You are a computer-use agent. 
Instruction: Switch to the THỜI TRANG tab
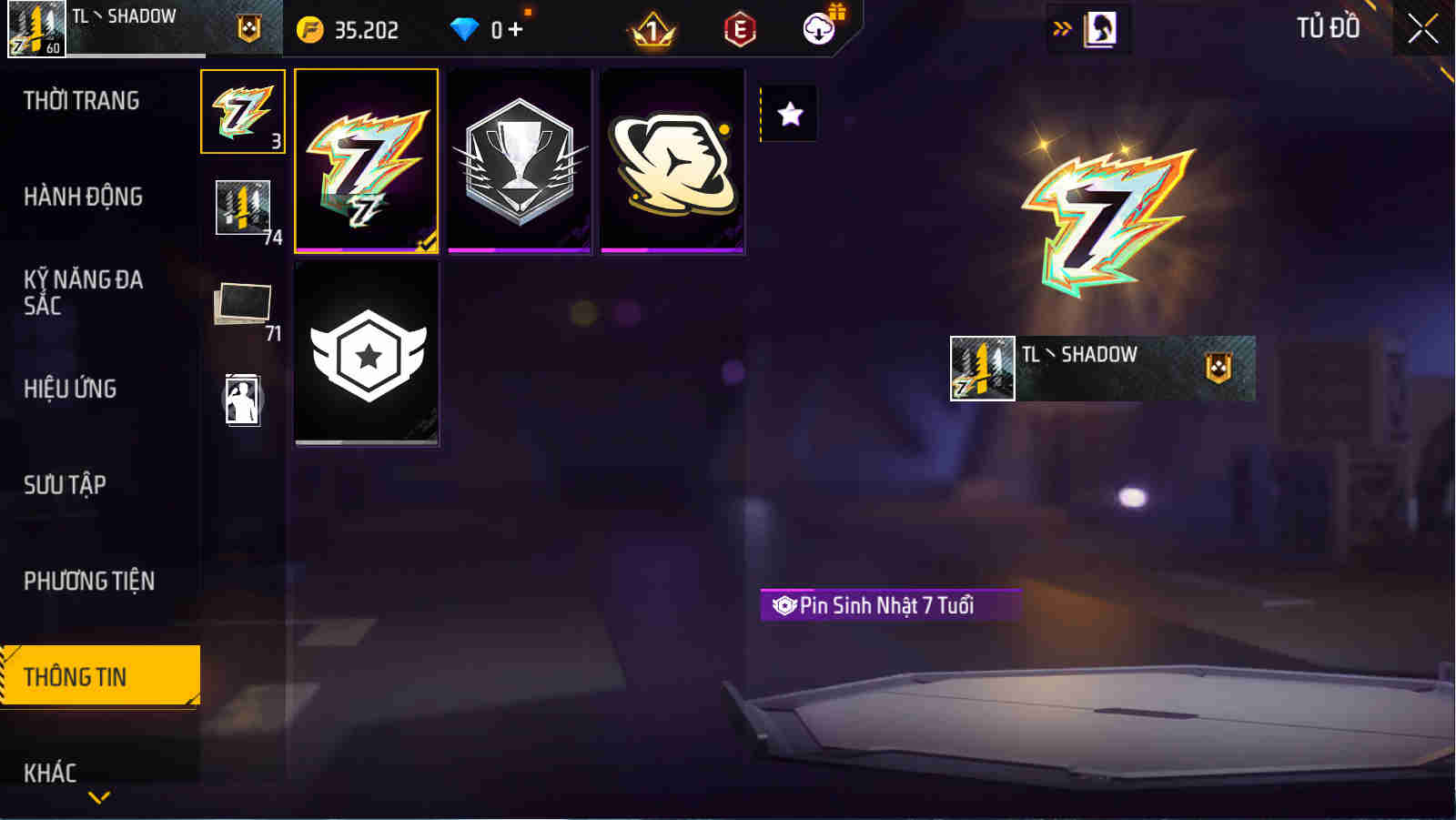[85, 100]
